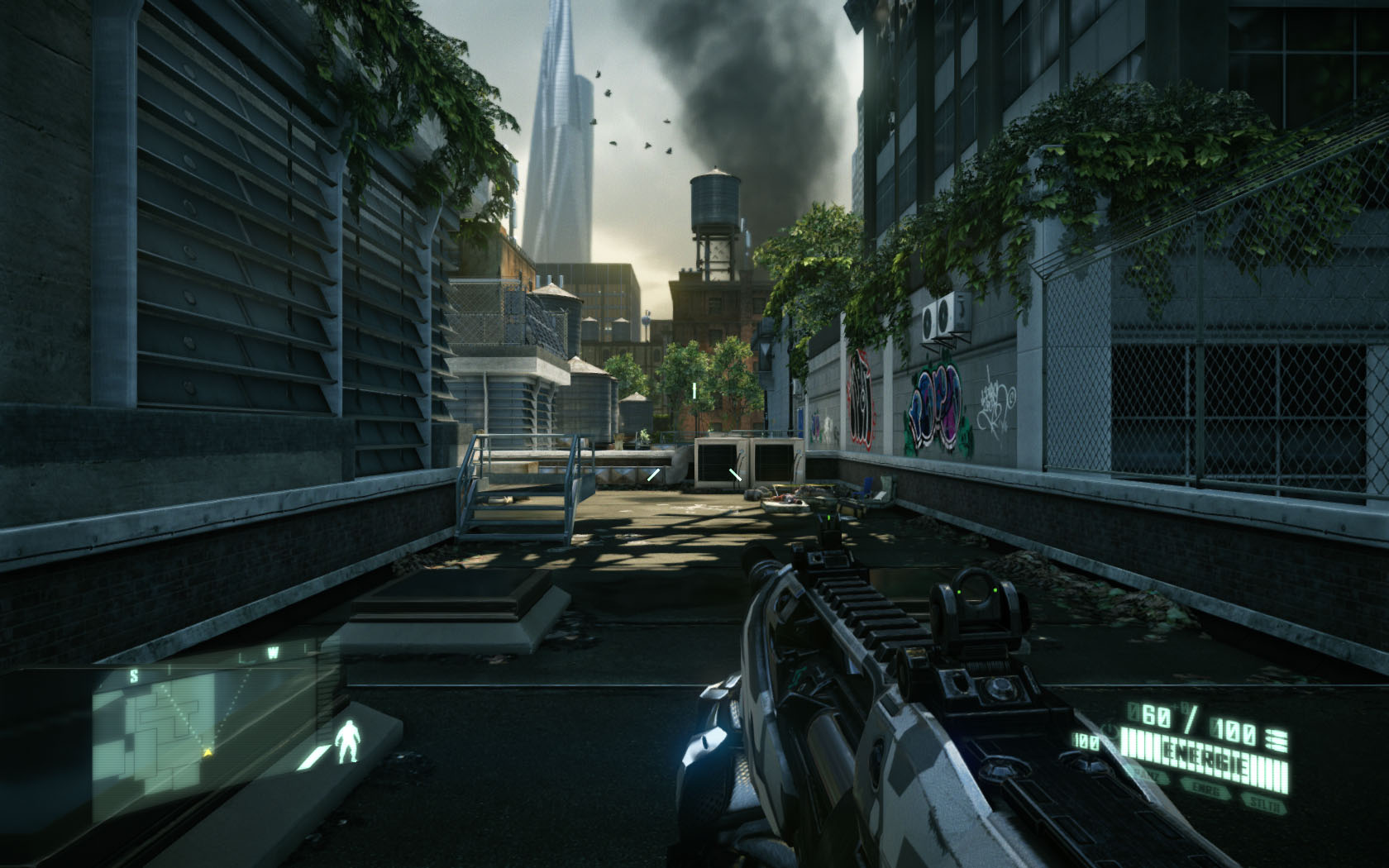Image resolution: width=1389 pixels, height=868 pixels.
Task: Click the S compass marker on the minimap
Action: click(x=135, y=675)
